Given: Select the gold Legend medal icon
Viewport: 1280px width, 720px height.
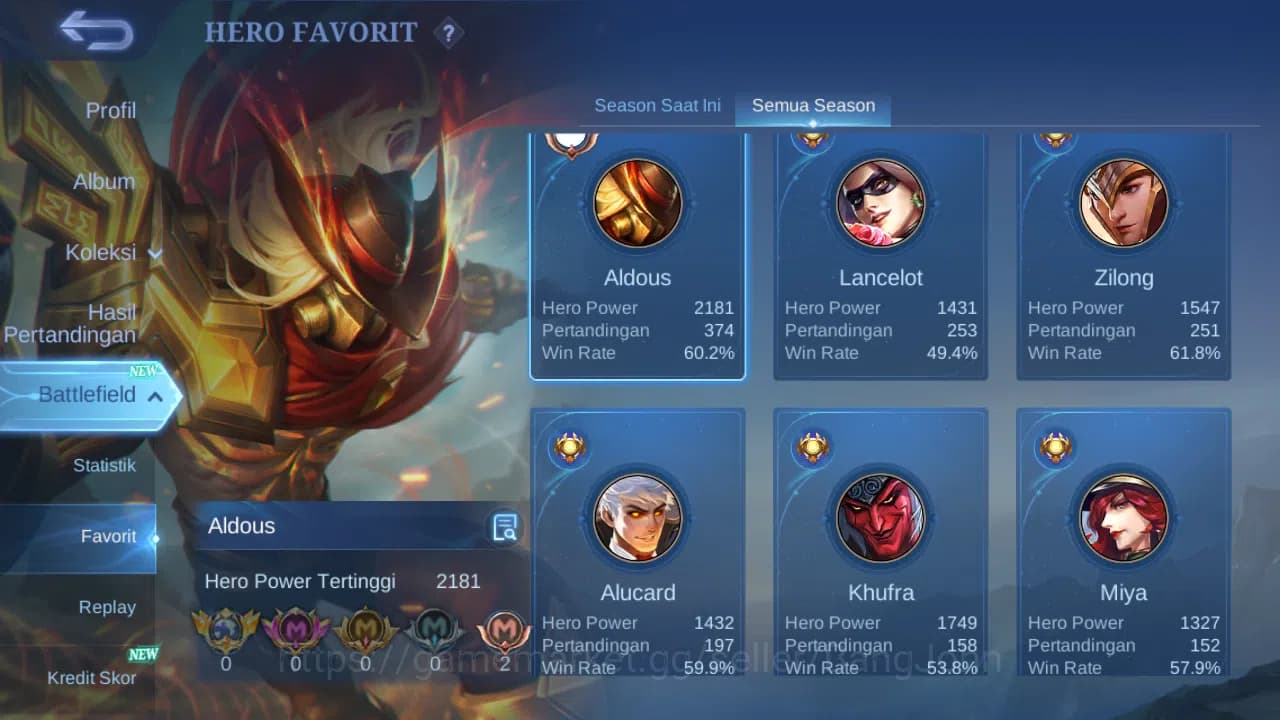Looking at the screenshot, I should (x=365, y=628).
